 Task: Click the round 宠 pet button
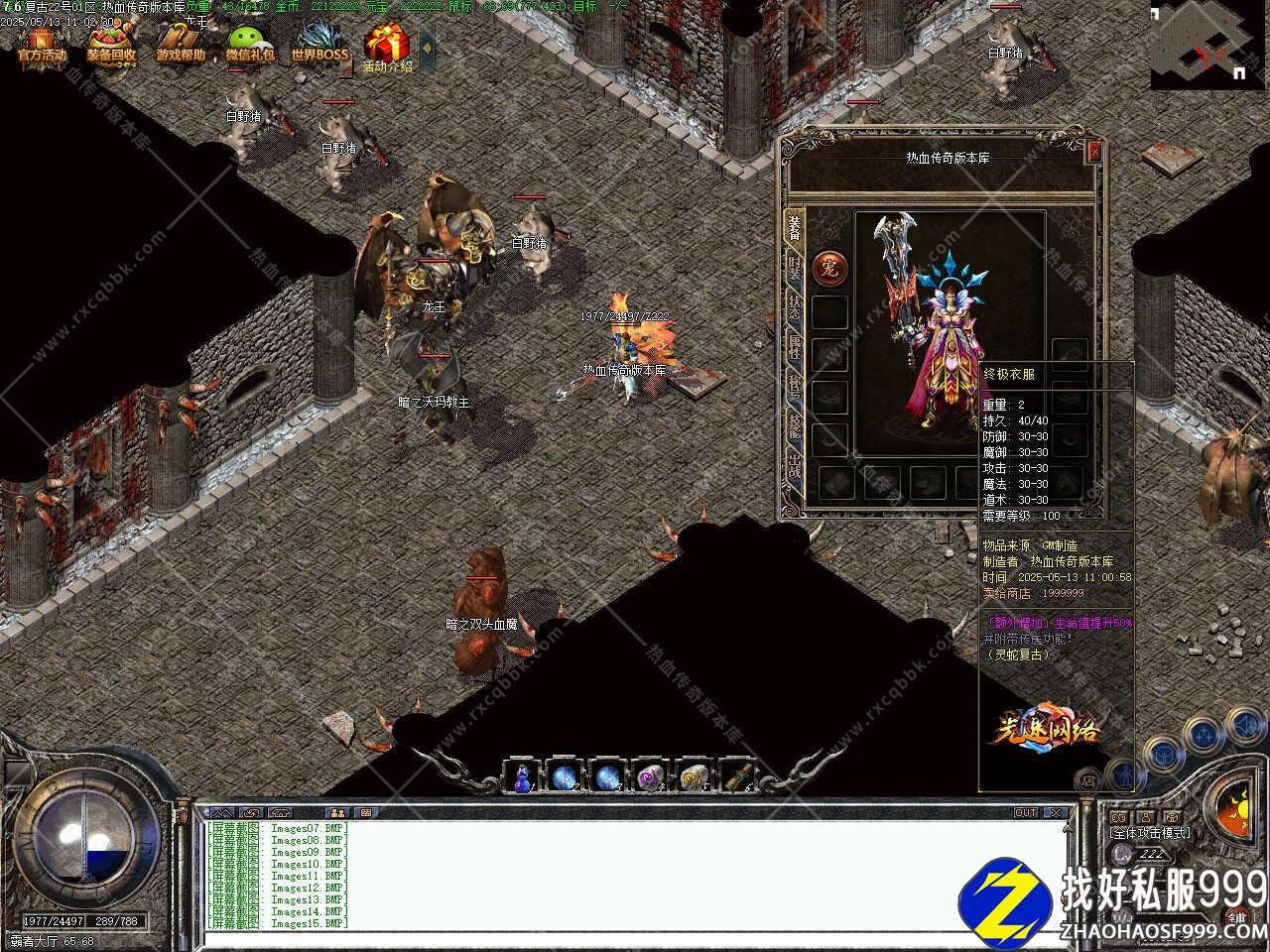click(x=829, y=267)
